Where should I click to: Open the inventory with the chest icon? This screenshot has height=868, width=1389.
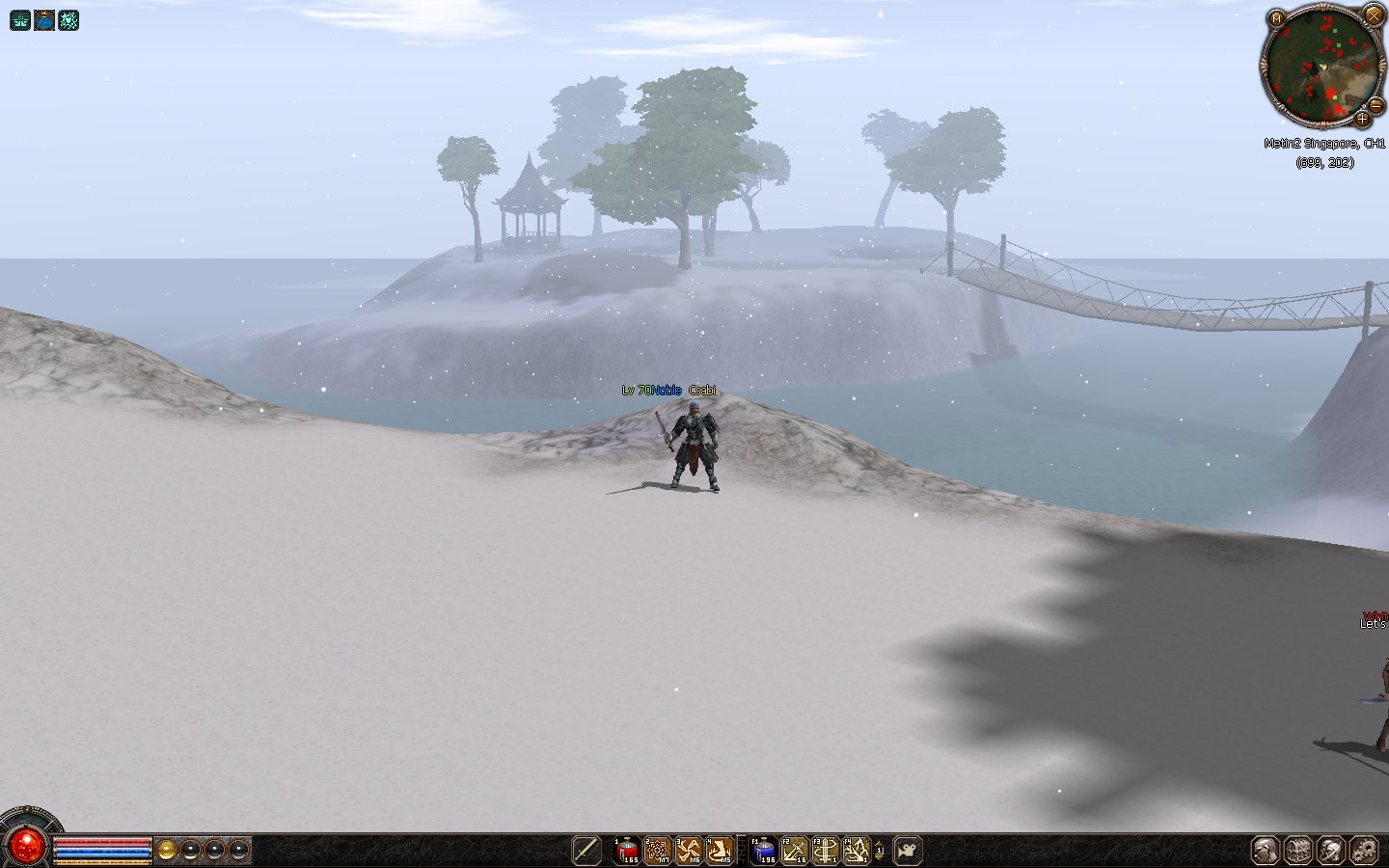click(x=1298, y=850)
